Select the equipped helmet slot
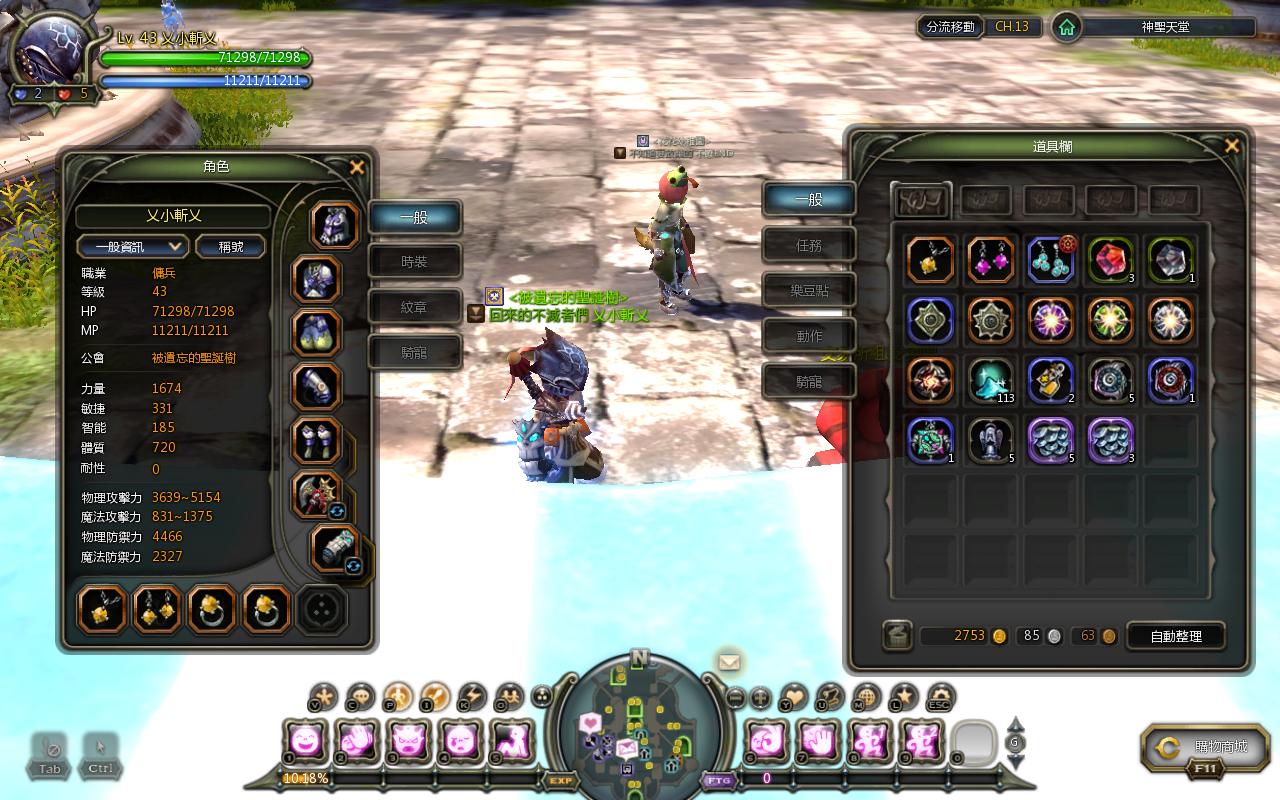The image size is (1280, 800). click(x=335, y=225)
